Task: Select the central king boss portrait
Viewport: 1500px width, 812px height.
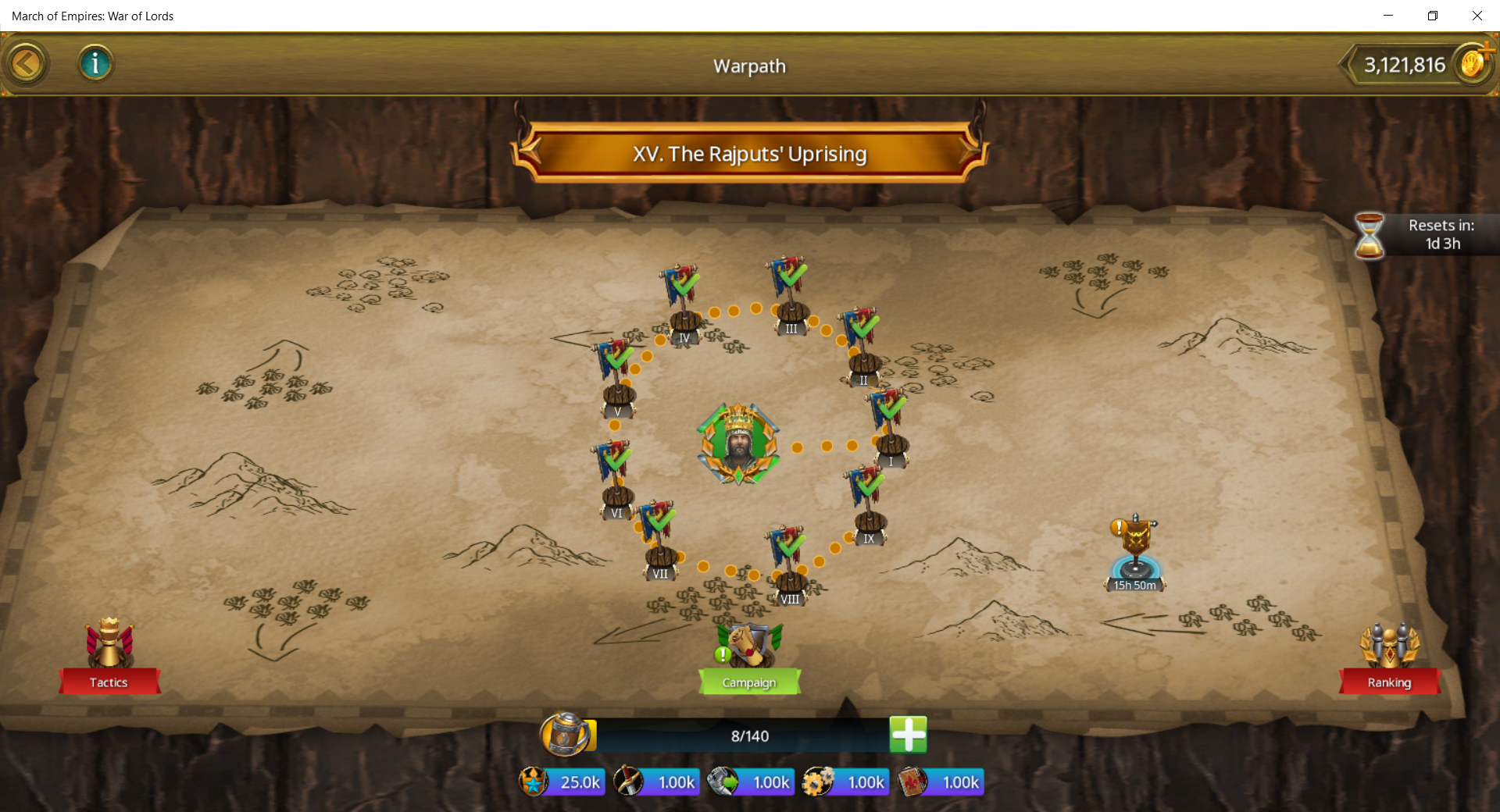Action: pos(738,443)
